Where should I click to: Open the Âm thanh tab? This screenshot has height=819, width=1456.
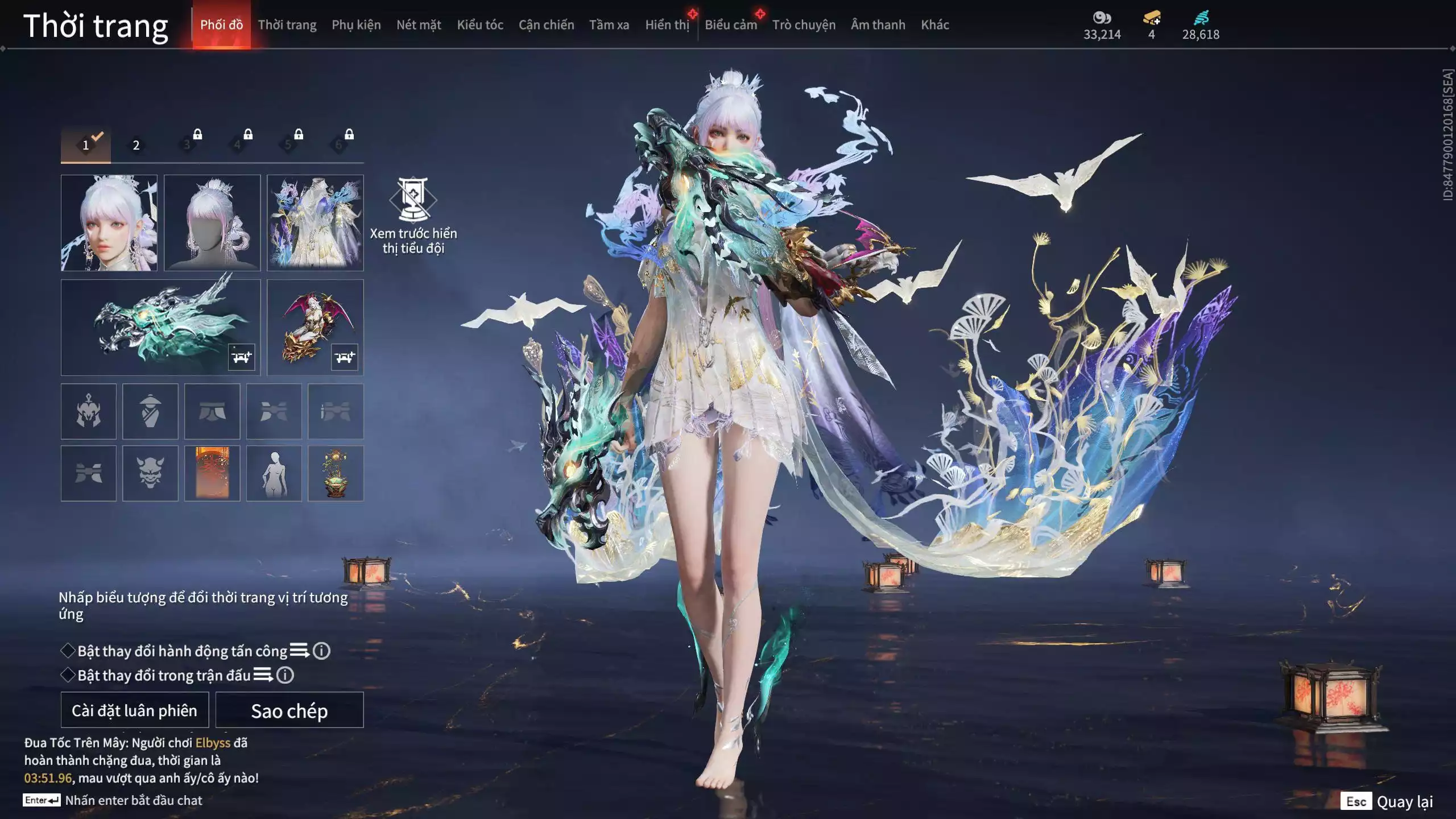(878, 25)
